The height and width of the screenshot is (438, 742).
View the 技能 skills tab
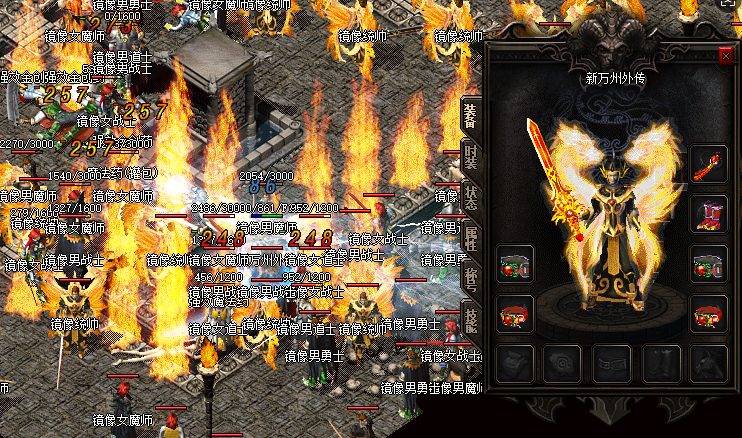tap(470, 319)
